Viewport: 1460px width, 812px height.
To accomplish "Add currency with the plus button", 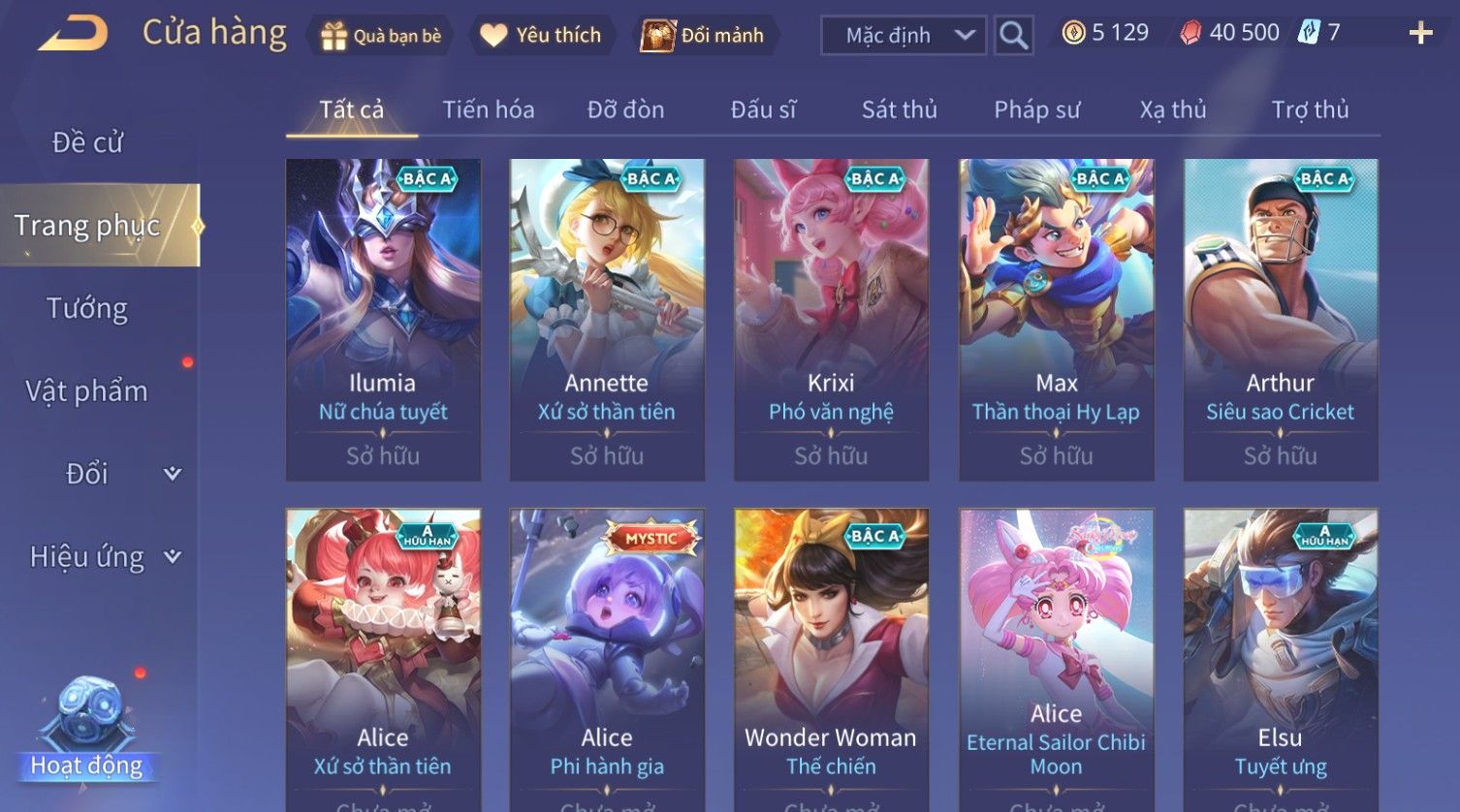I will click(1420, 34).
